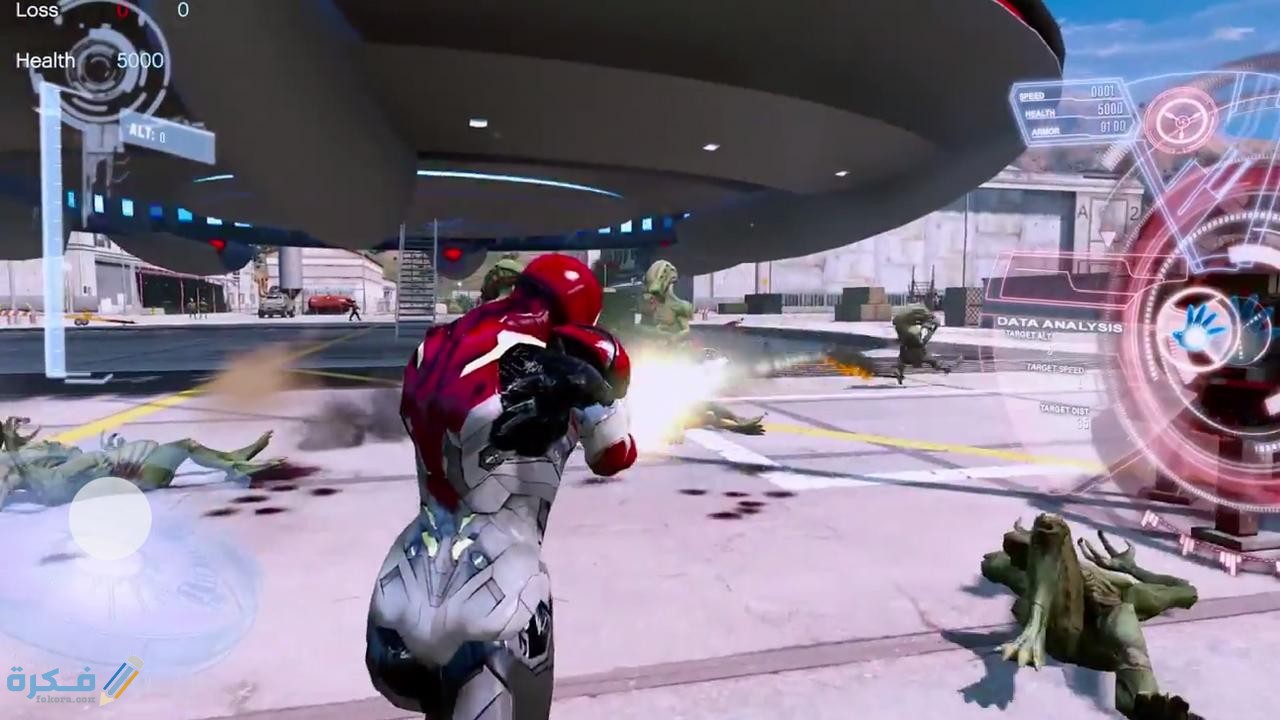
Task: Fire the circled repulsor hand icon
Action: click(1198, 326)
